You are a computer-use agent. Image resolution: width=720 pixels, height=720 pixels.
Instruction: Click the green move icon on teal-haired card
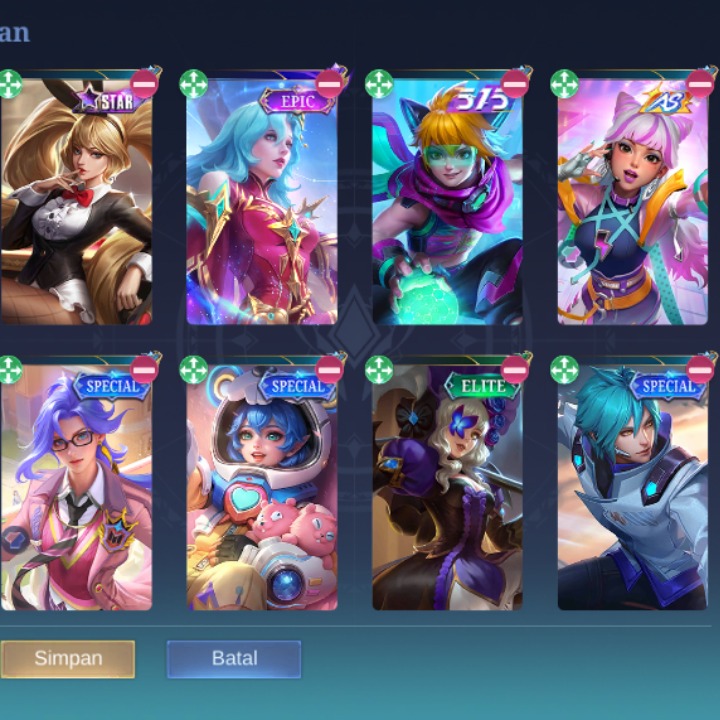564,370
